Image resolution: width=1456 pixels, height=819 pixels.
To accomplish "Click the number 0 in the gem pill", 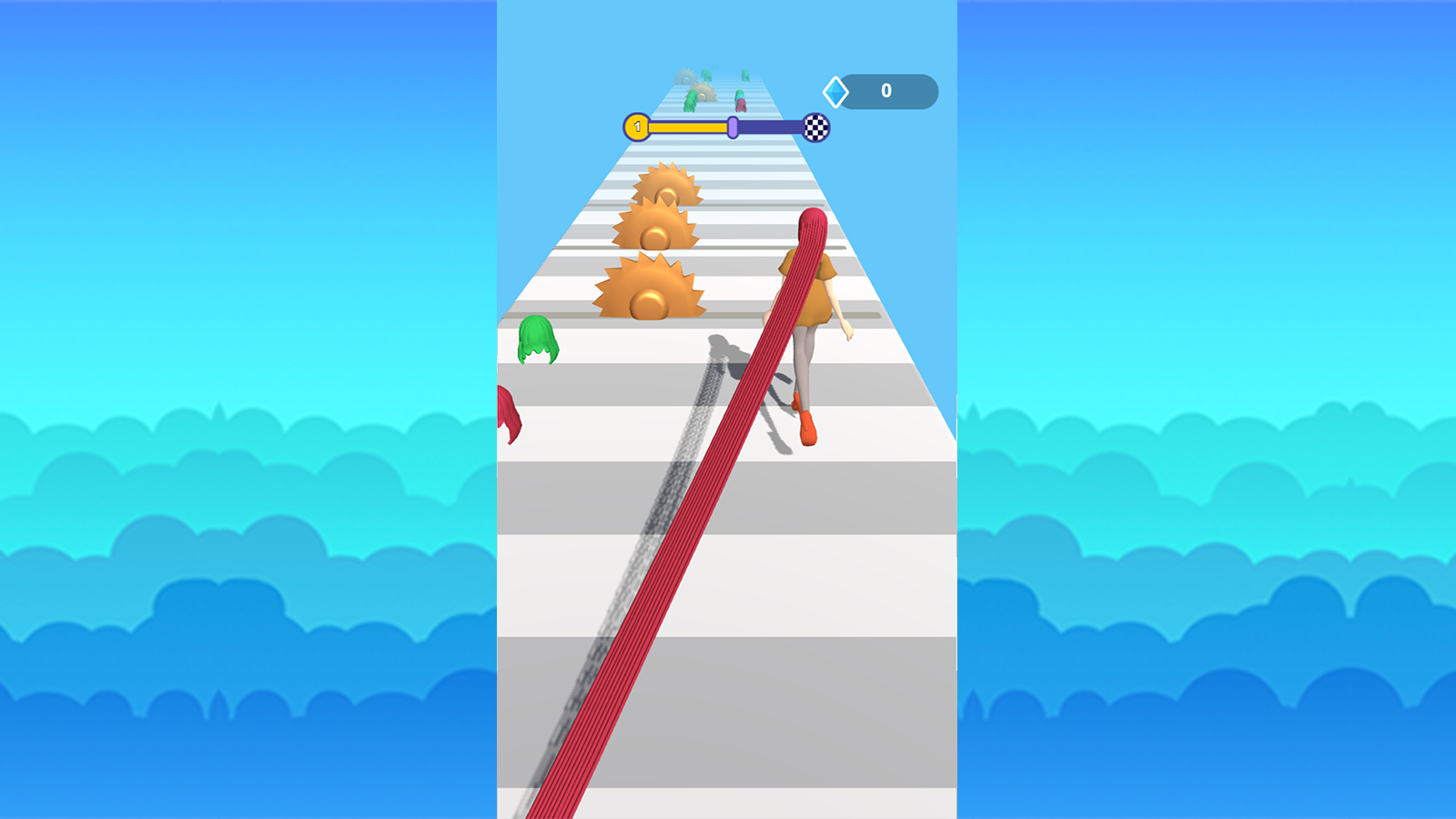I will pos(885,91).
